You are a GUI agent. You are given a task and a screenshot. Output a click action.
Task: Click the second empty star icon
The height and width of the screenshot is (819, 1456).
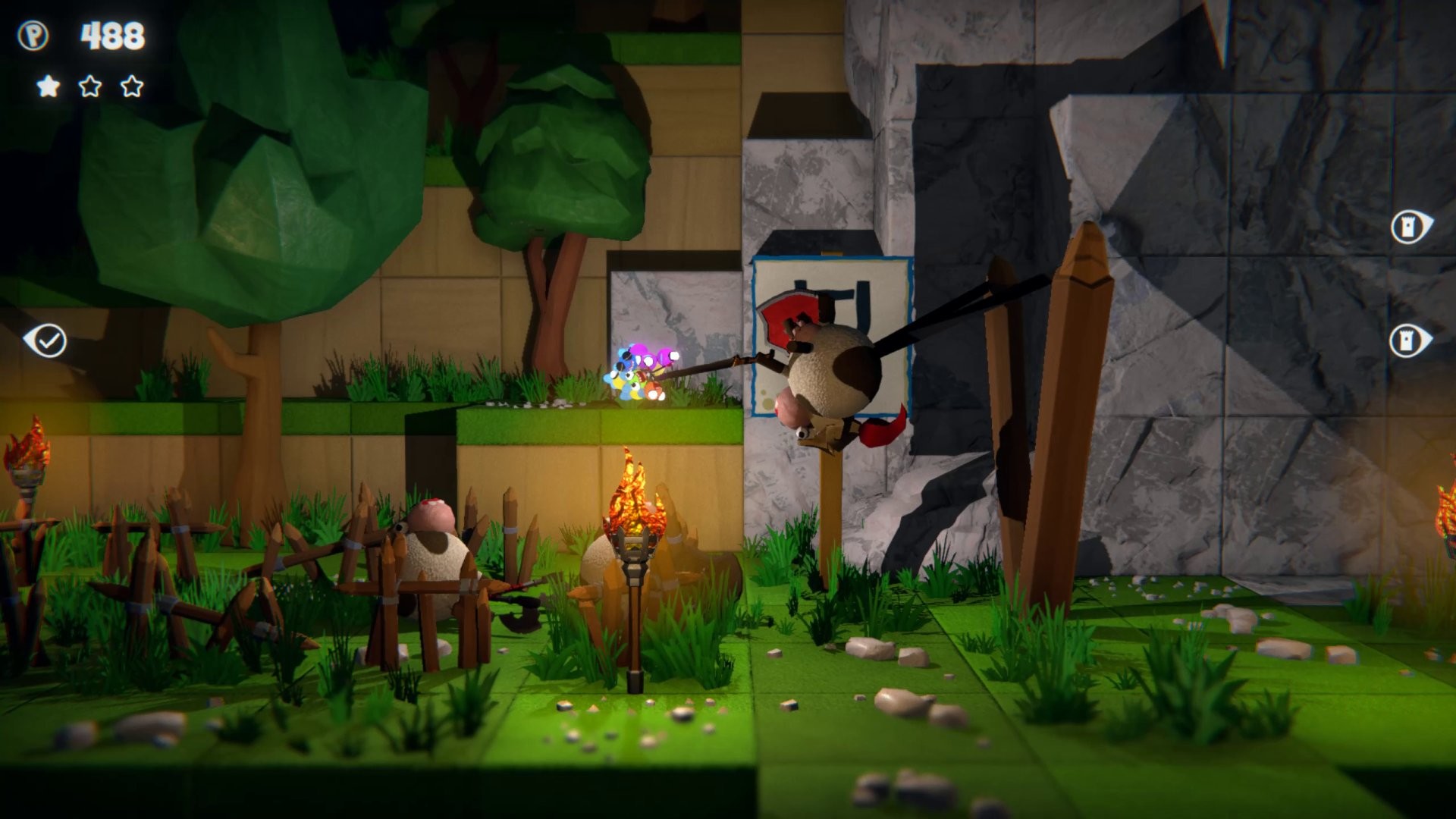[x=90, y=86]
